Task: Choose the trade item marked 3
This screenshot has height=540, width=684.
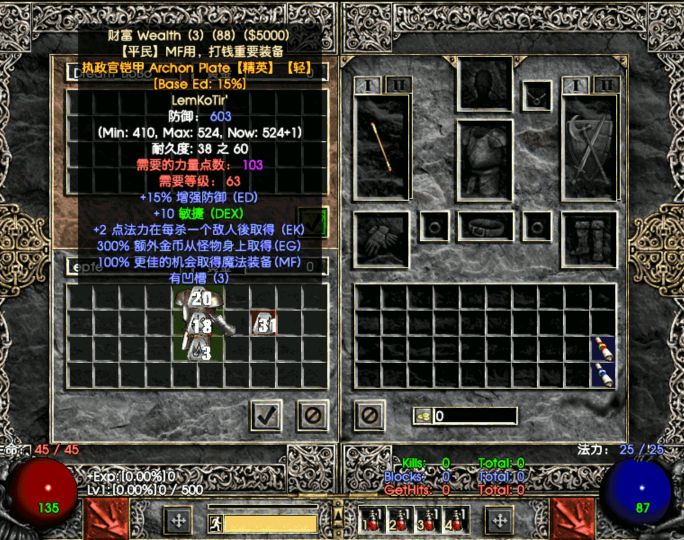Action: [202, 351]
